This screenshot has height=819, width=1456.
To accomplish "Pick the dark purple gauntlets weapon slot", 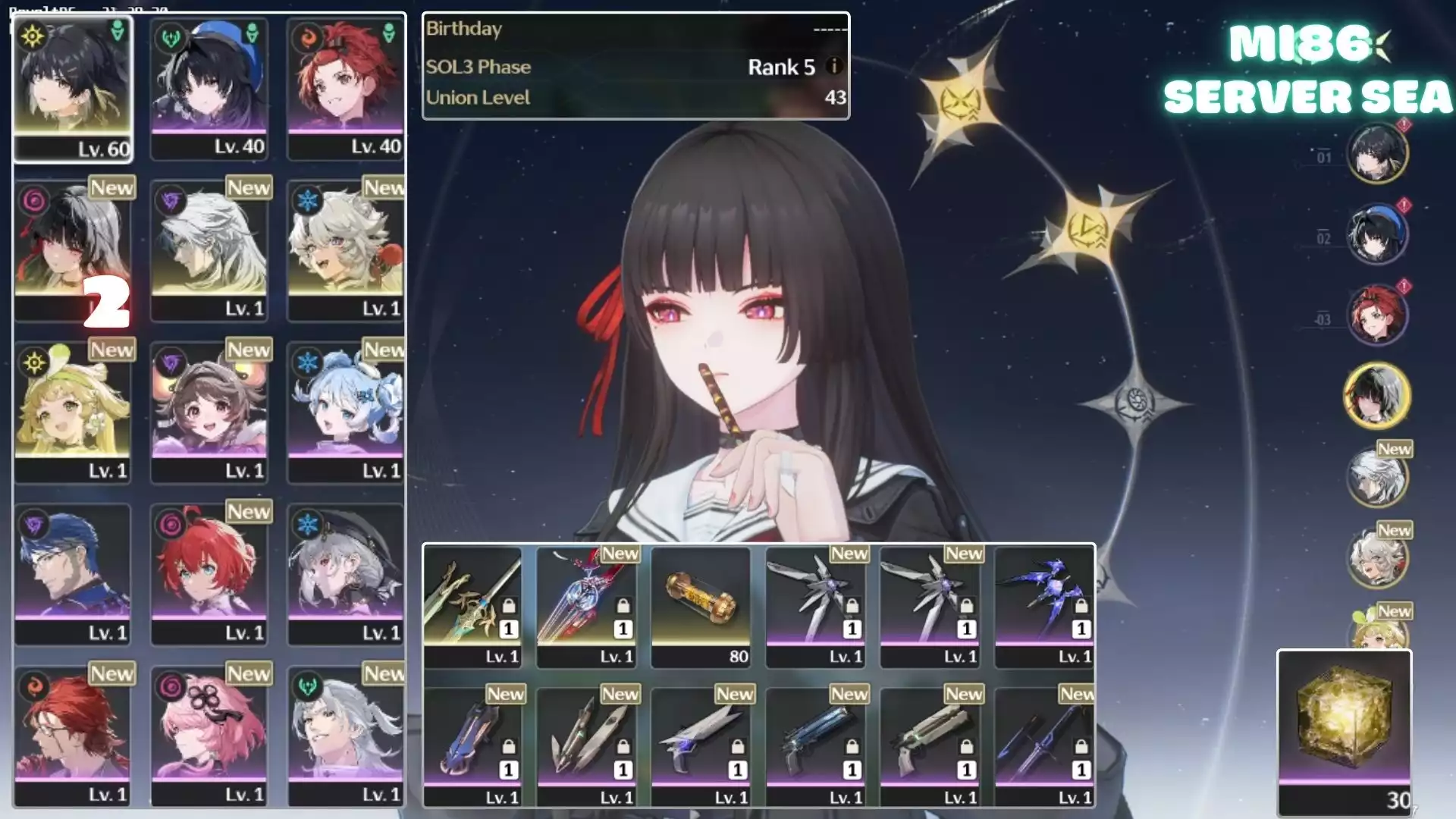I will click(x=1044, y=607).
